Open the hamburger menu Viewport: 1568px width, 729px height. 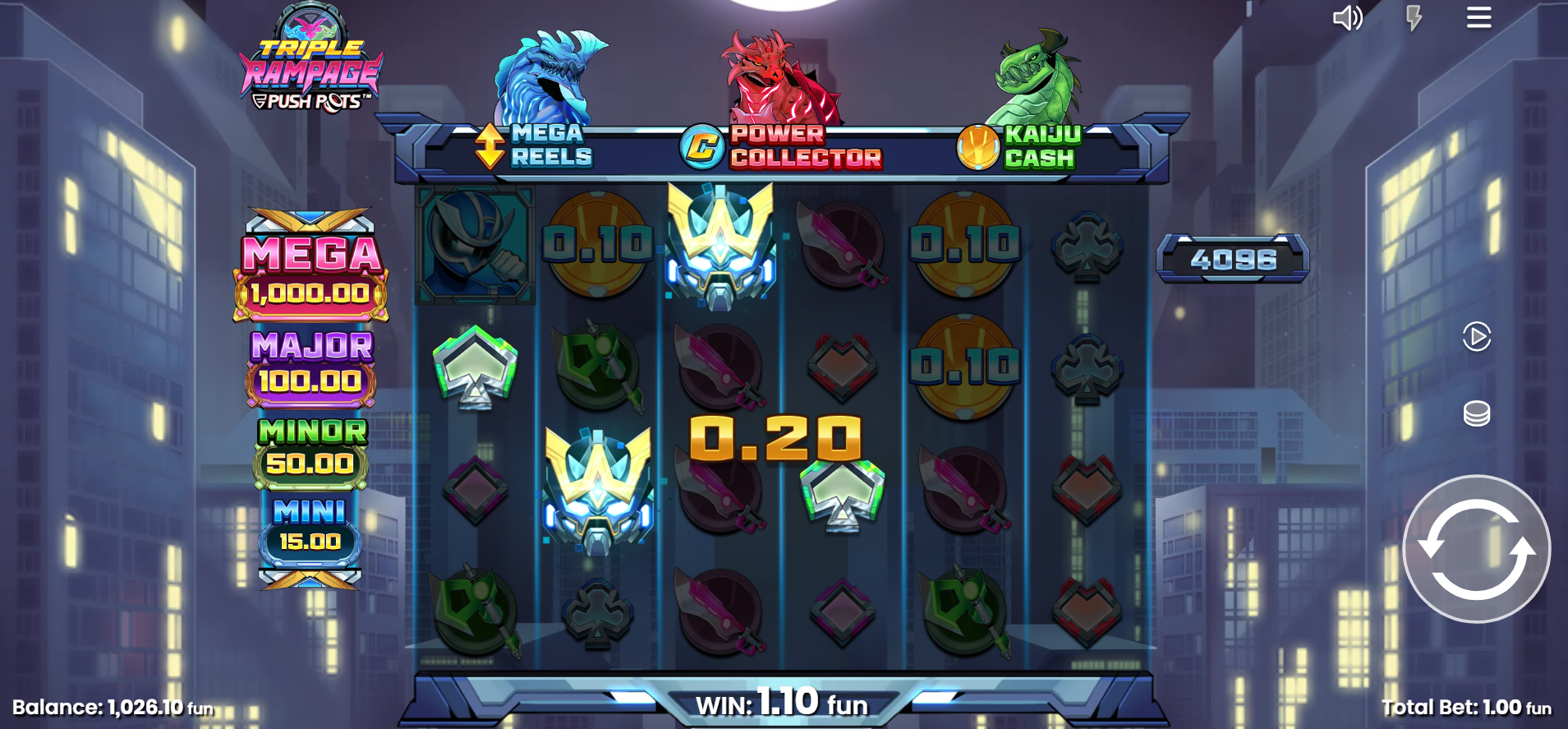tap(1478, 18)
